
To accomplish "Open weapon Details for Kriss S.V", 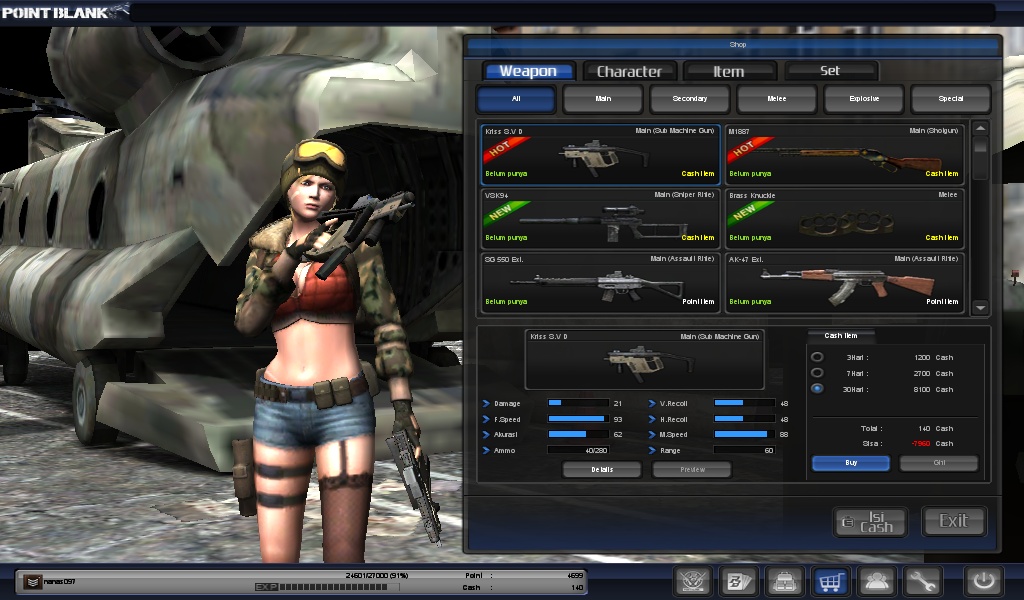I will click(602, 469).
